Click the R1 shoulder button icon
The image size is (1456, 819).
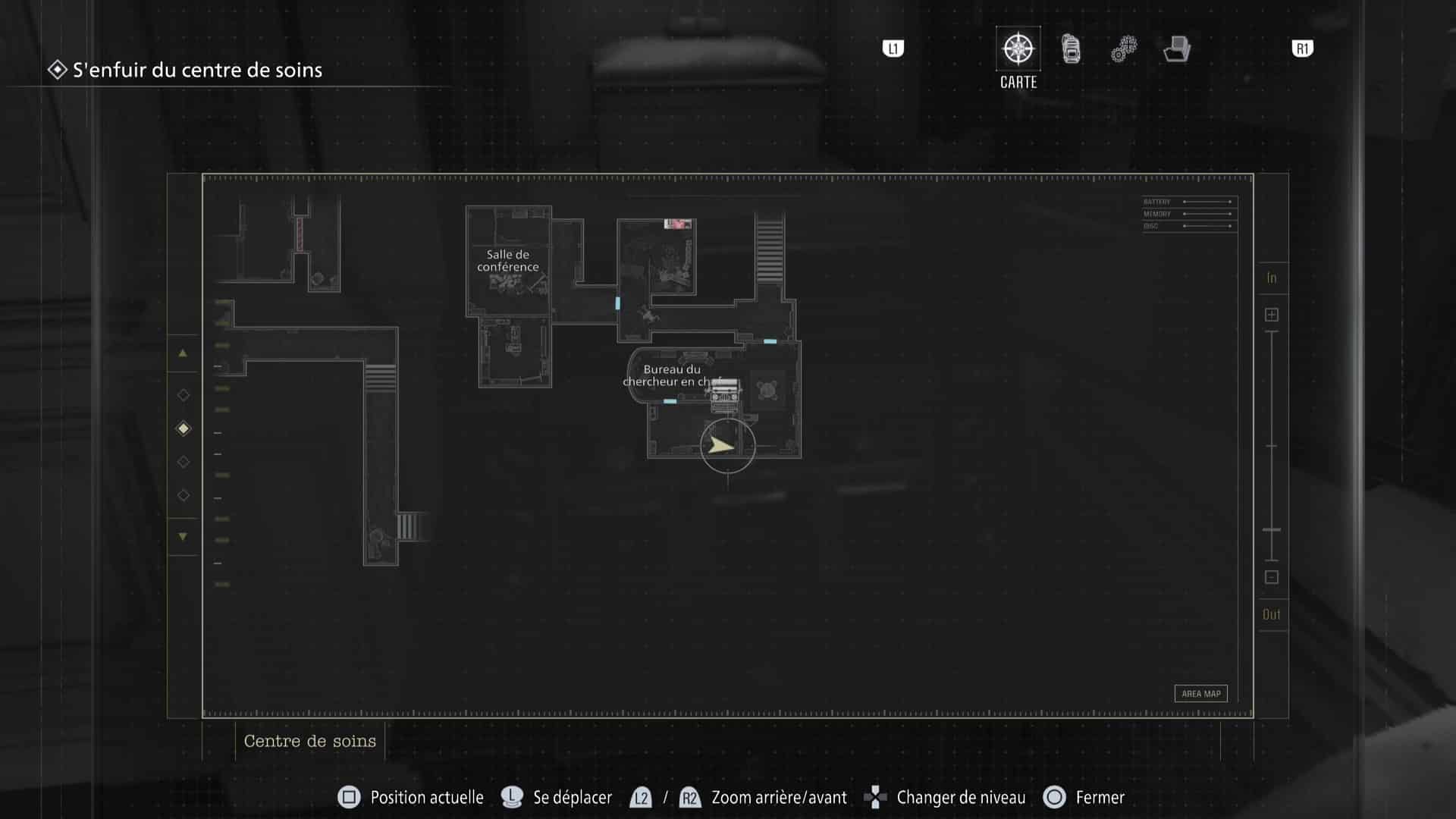pyautogui.click(x=1302, y=48)
